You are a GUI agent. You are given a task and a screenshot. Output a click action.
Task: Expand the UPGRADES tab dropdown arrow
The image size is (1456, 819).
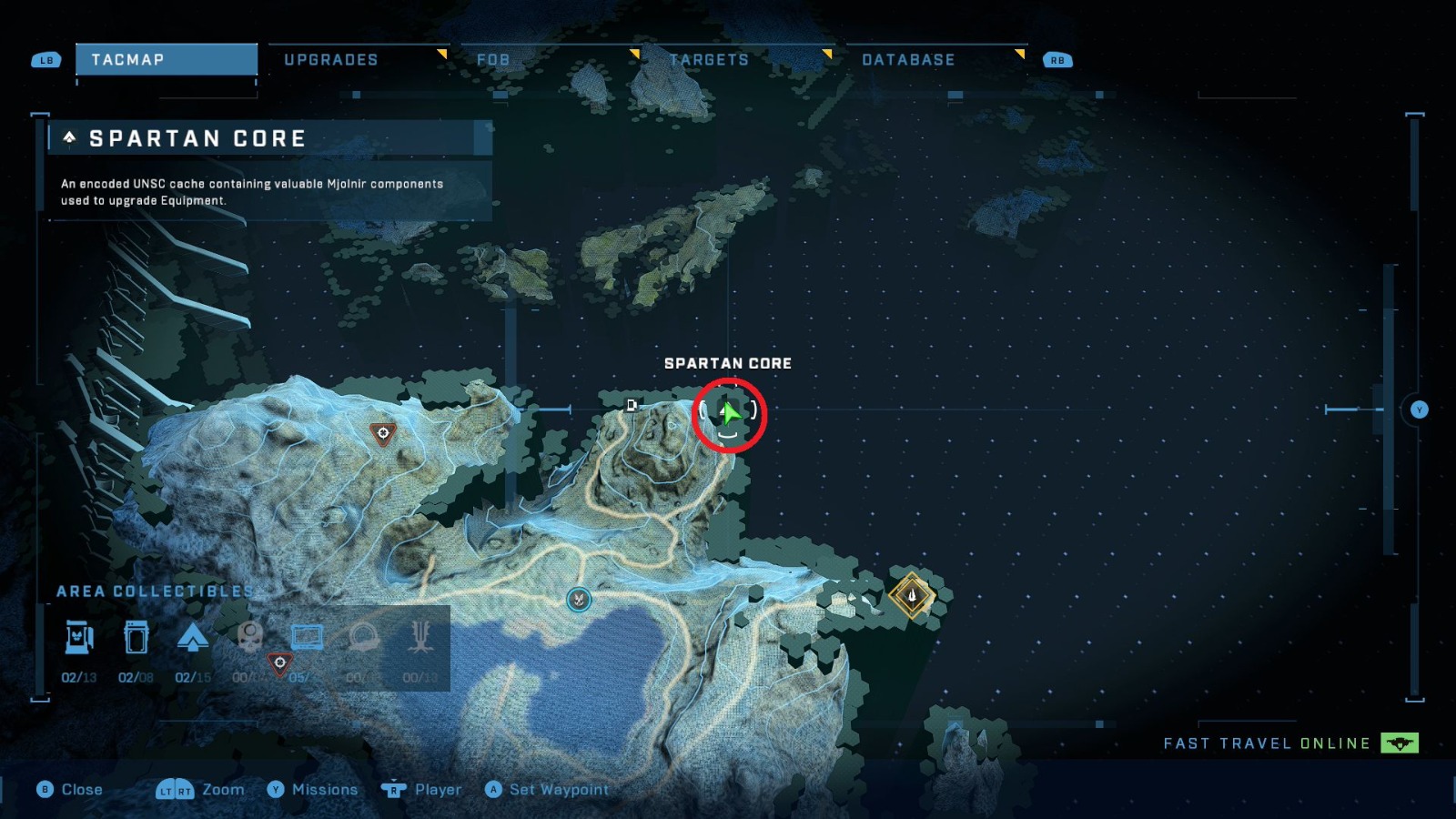coord(443,54)
